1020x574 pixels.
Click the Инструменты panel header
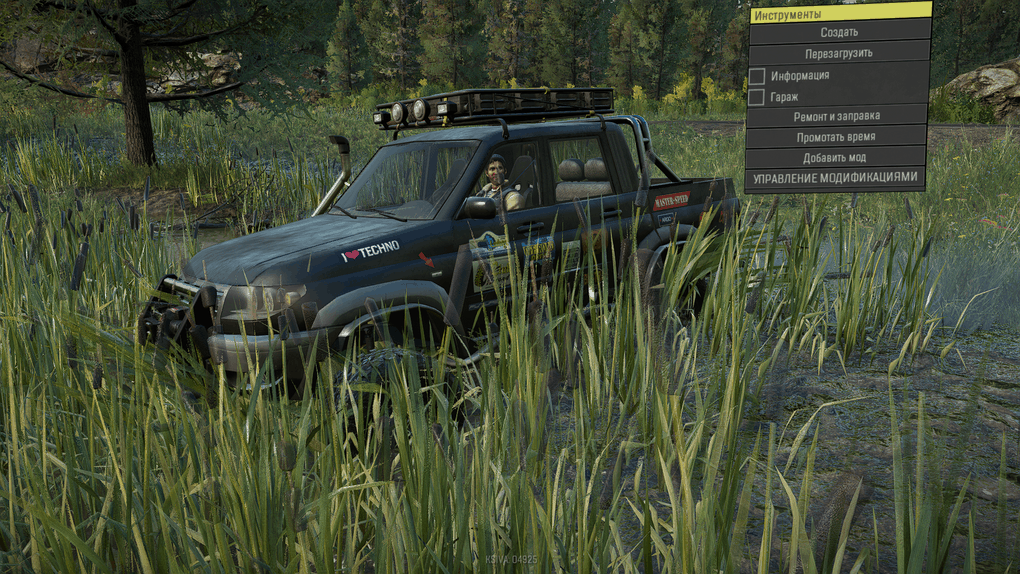point(839,13)
